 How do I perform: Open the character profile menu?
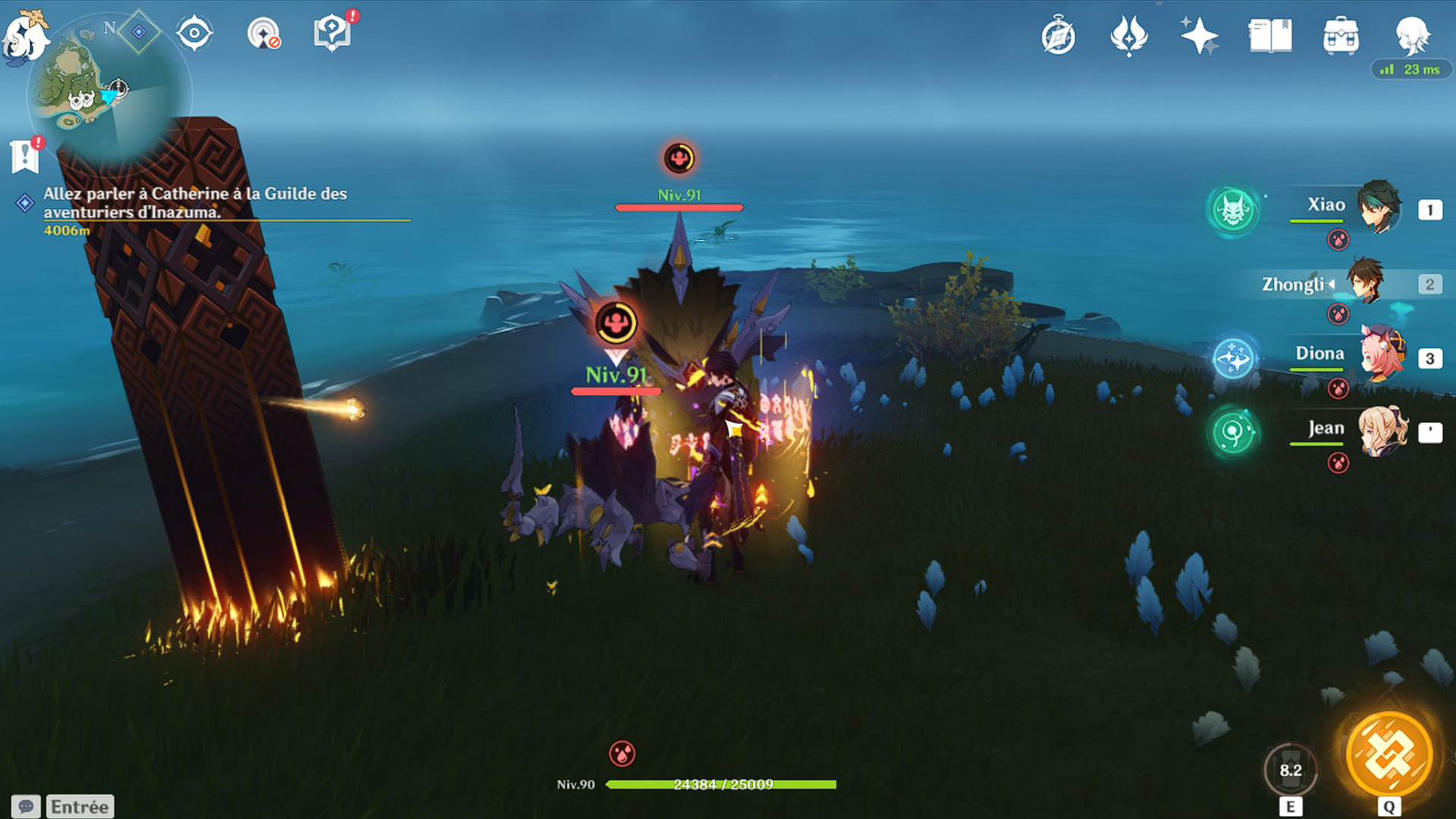[x=1412, y=35]
